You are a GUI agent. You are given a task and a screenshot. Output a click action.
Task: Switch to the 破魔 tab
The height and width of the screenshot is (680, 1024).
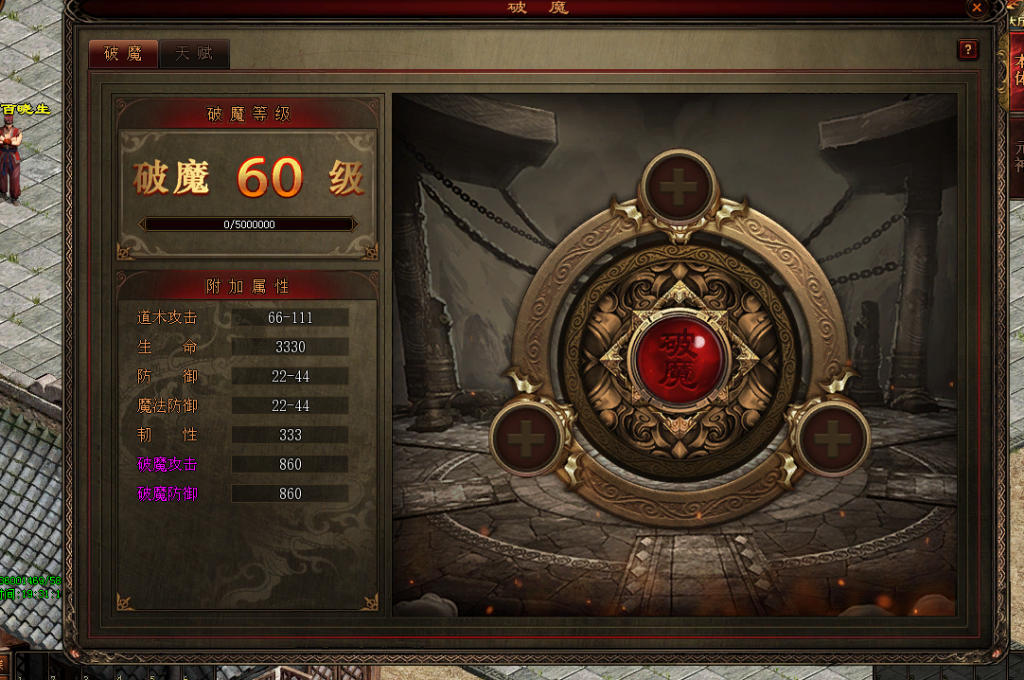coord(123,54)
